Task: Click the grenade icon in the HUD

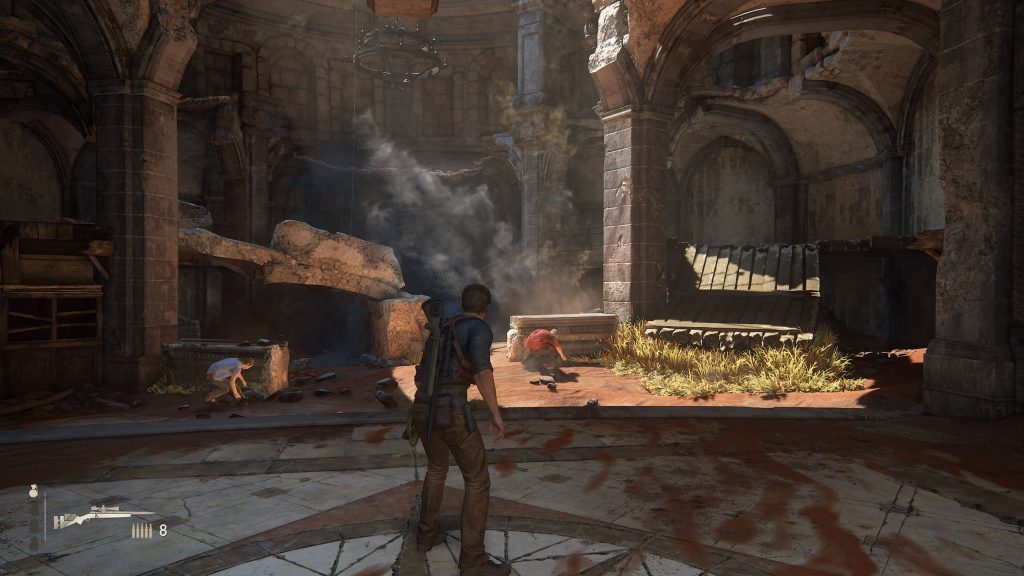Action: [x=34, y=491]
